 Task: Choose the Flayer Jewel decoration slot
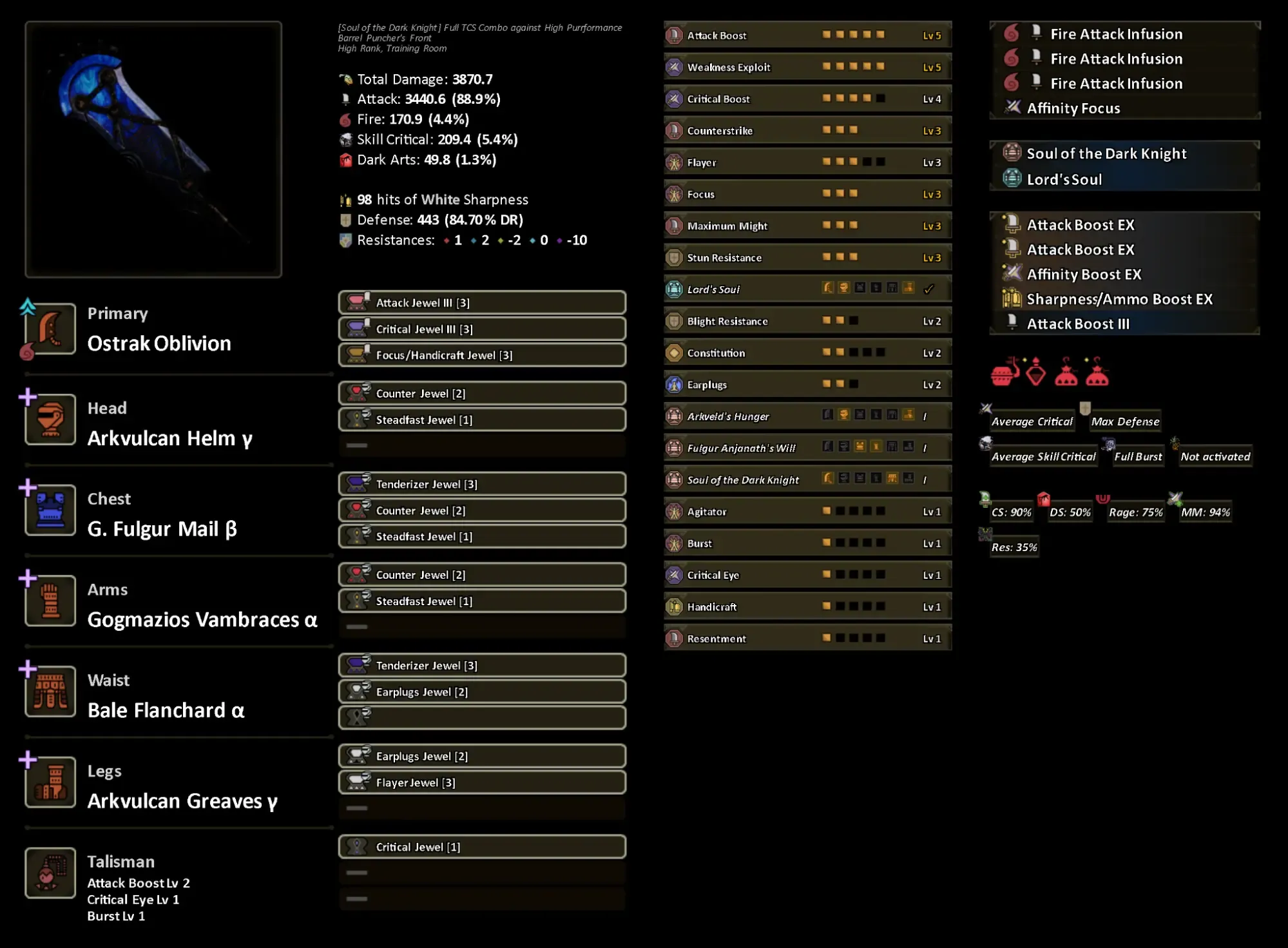tap(482, 782)
